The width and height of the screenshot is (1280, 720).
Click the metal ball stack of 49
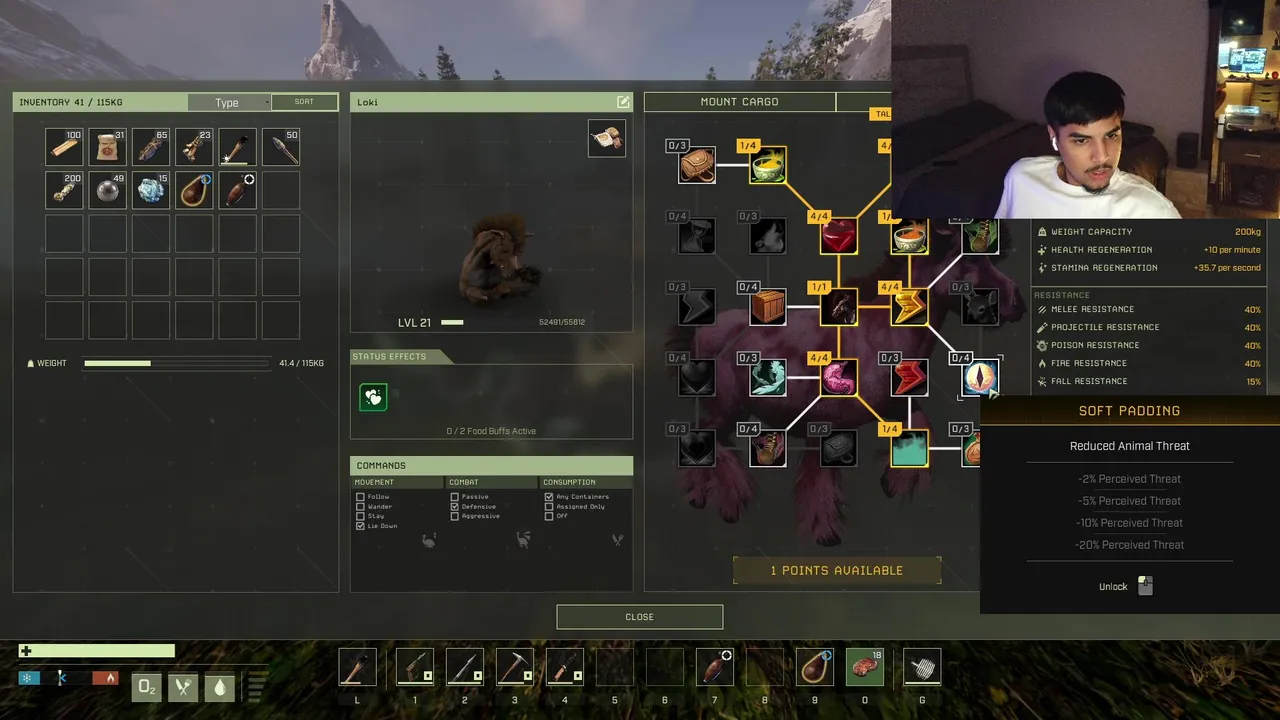point(108,190)
